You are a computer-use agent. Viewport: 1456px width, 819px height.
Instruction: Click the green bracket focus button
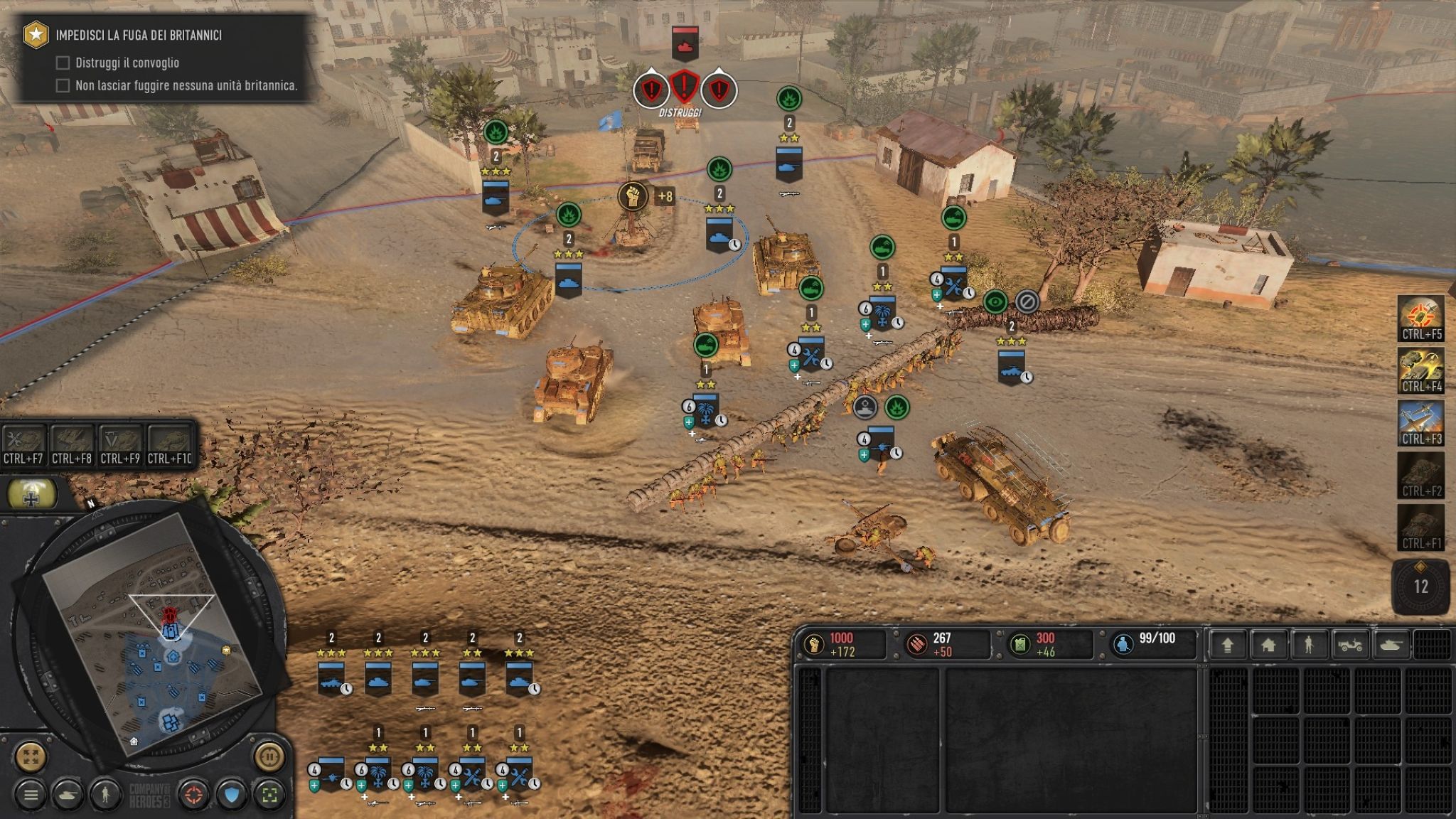pyautogui.click(x=269, y=795)
